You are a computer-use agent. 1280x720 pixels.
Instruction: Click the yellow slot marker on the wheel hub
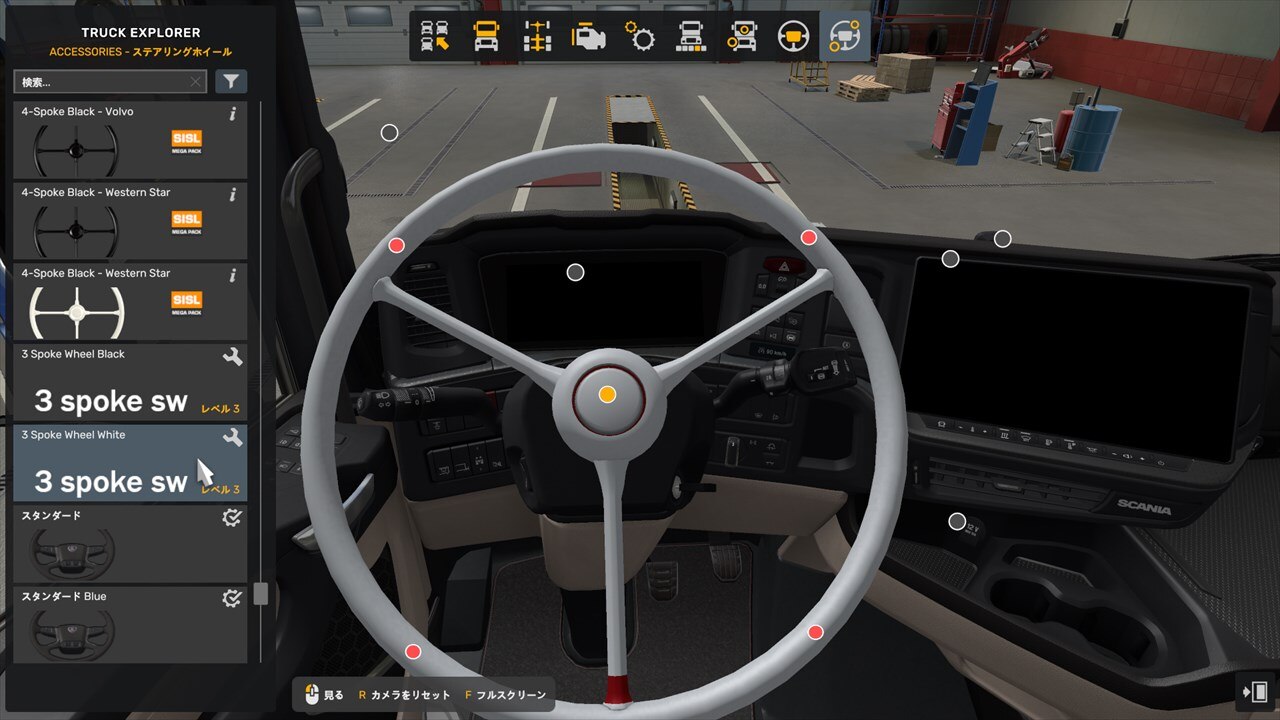coord(607,394)
